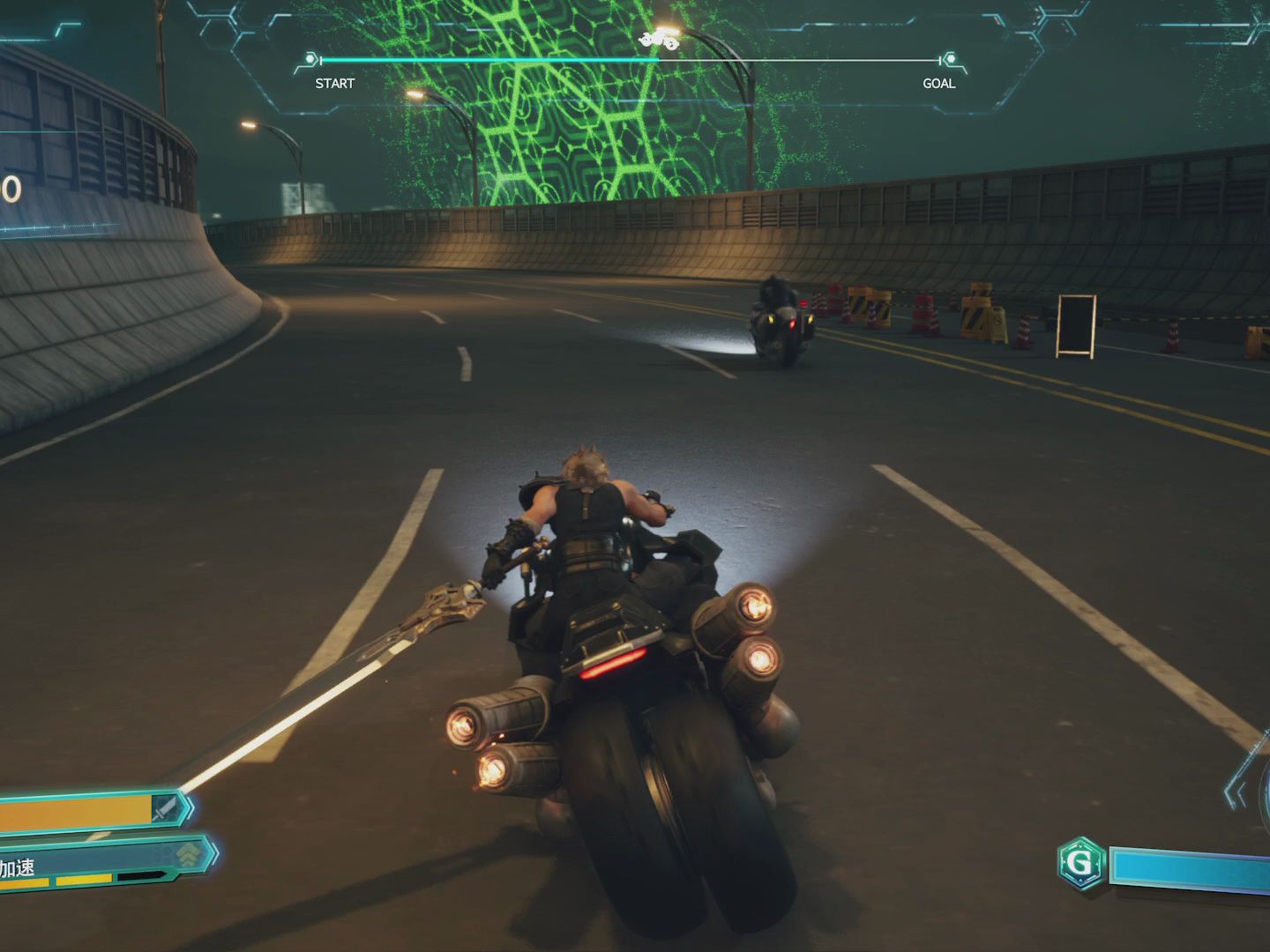The width and height of the screenshot is (1270, 952).
Task: Click the motorcycle marker on the progress track
Action: click(x=659, y=40)
